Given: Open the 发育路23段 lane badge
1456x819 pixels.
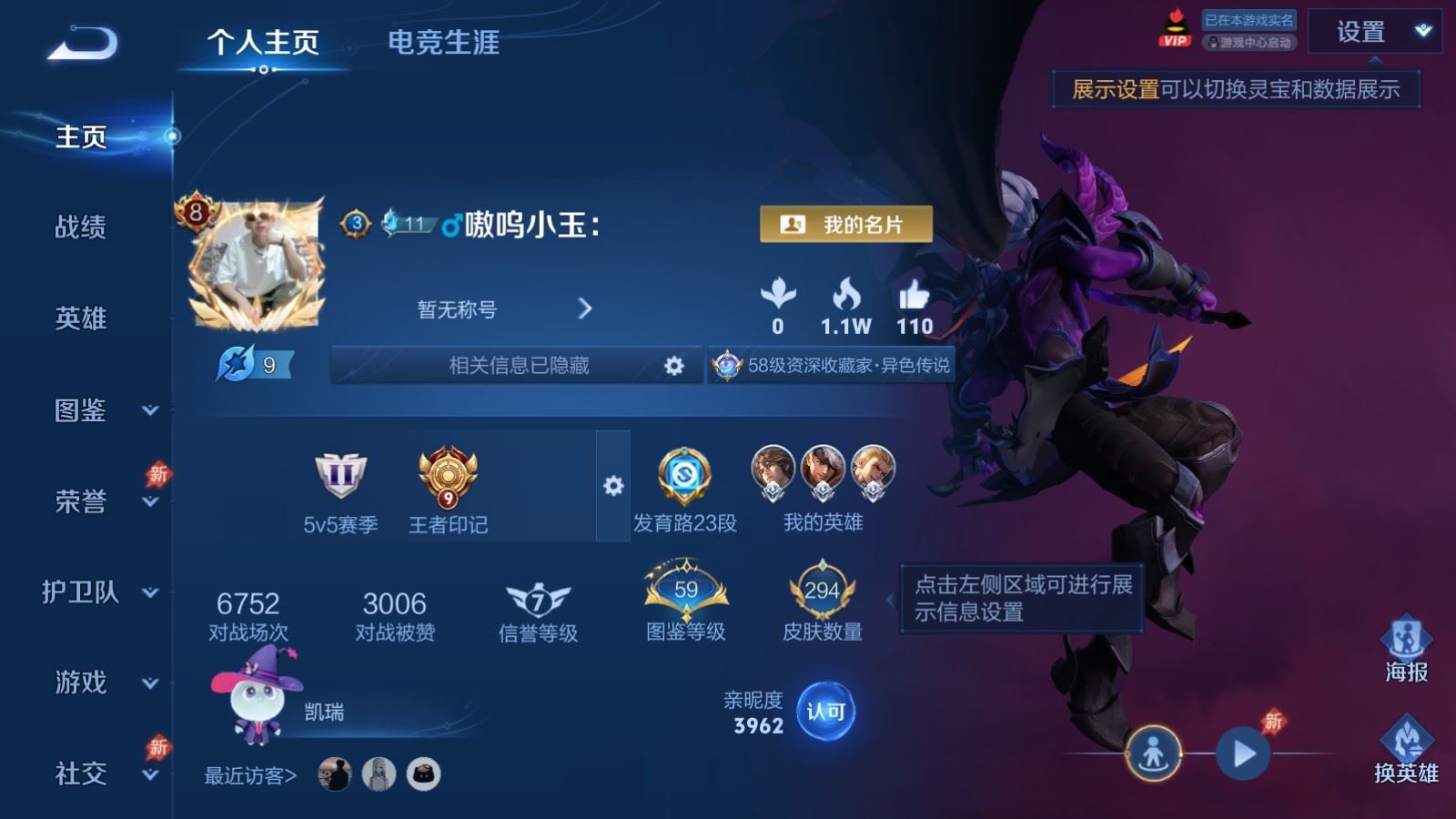Looking at the screenshot, I should [684, 490].
